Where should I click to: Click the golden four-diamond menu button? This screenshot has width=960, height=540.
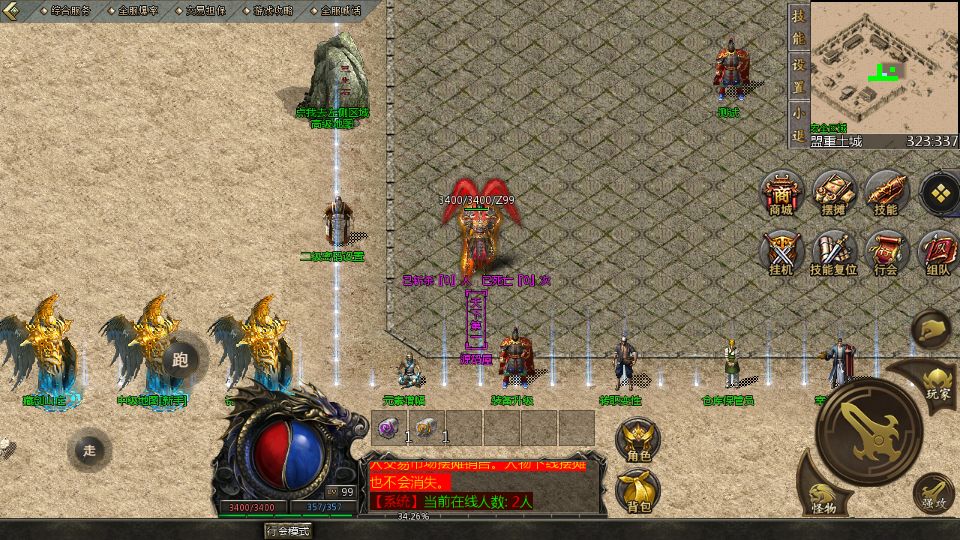[x=940, y=191]
